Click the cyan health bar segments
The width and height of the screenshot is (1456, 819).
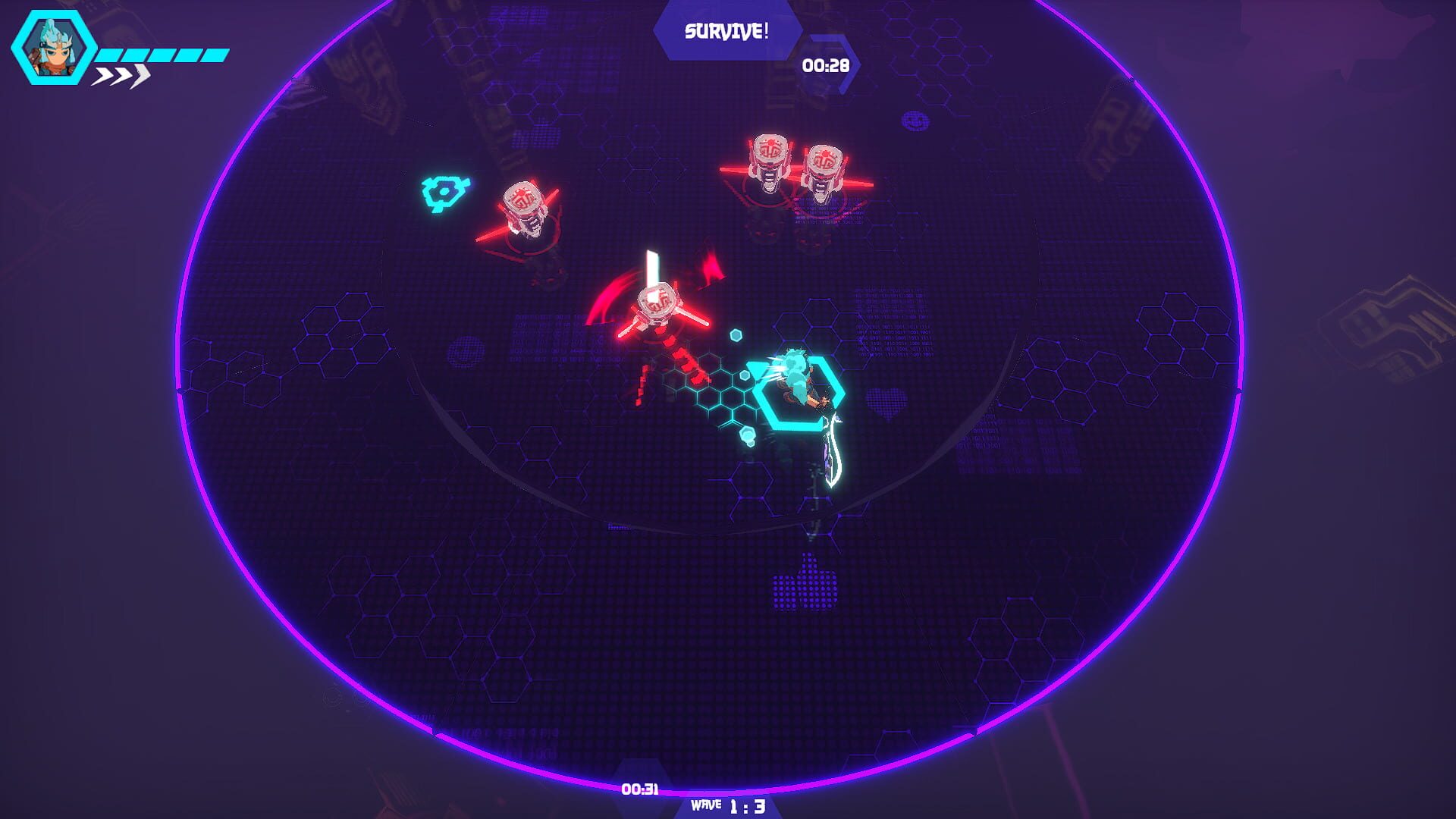pos(163,54)
